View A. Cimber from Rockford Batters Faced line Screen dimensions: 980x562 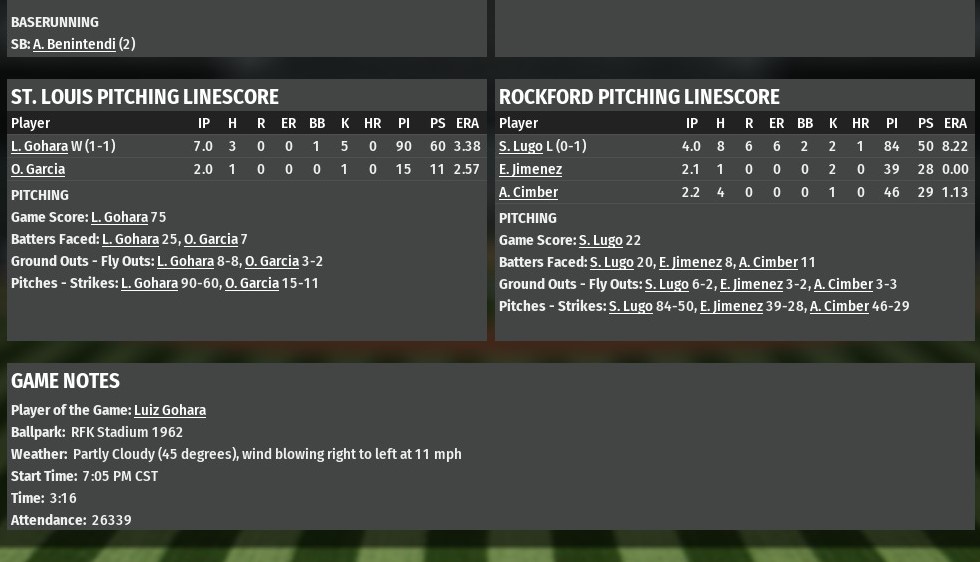767,262
